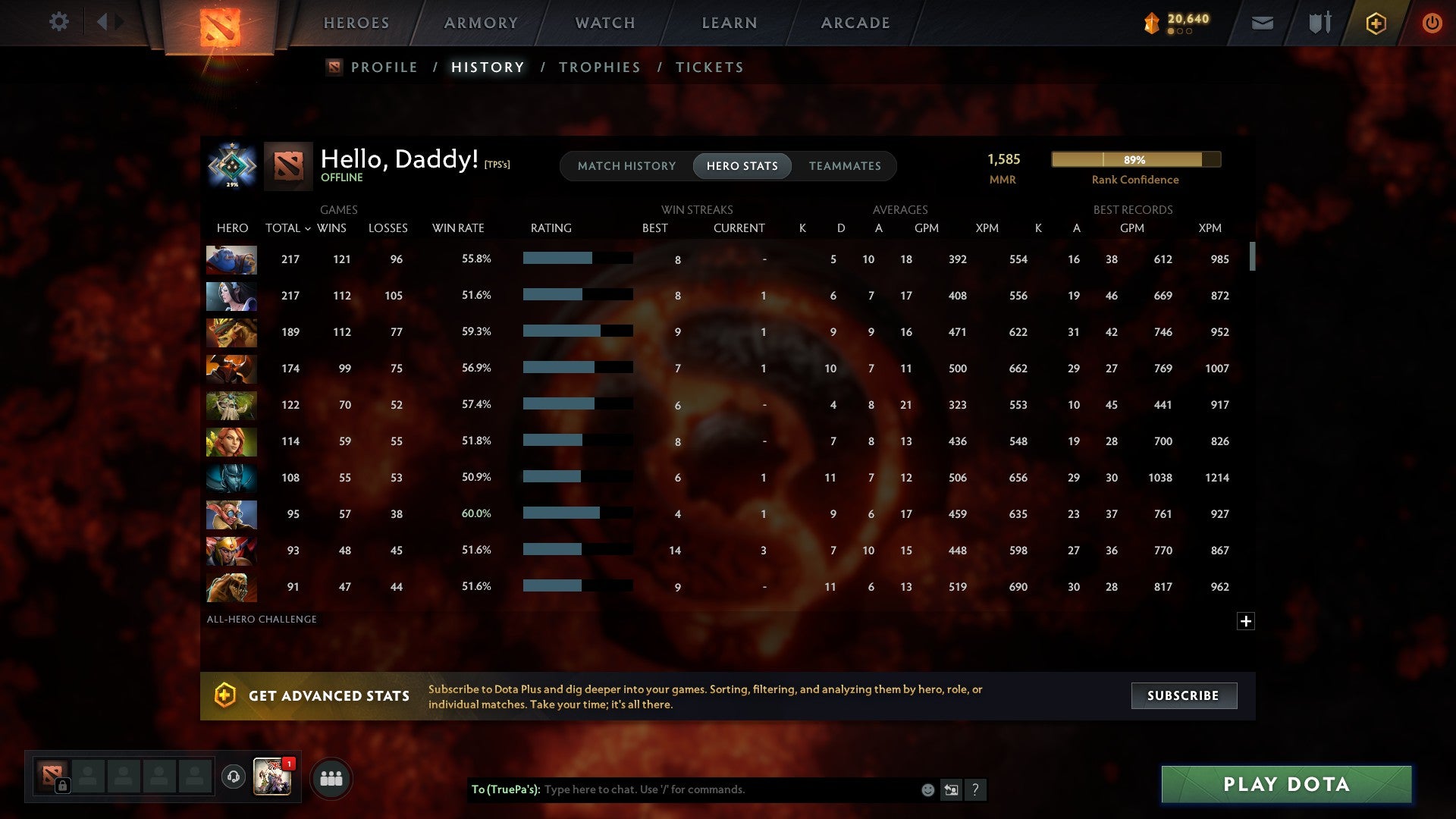Open the Arcade menu
Screen dimensions: 1456x819
[855, 22]
